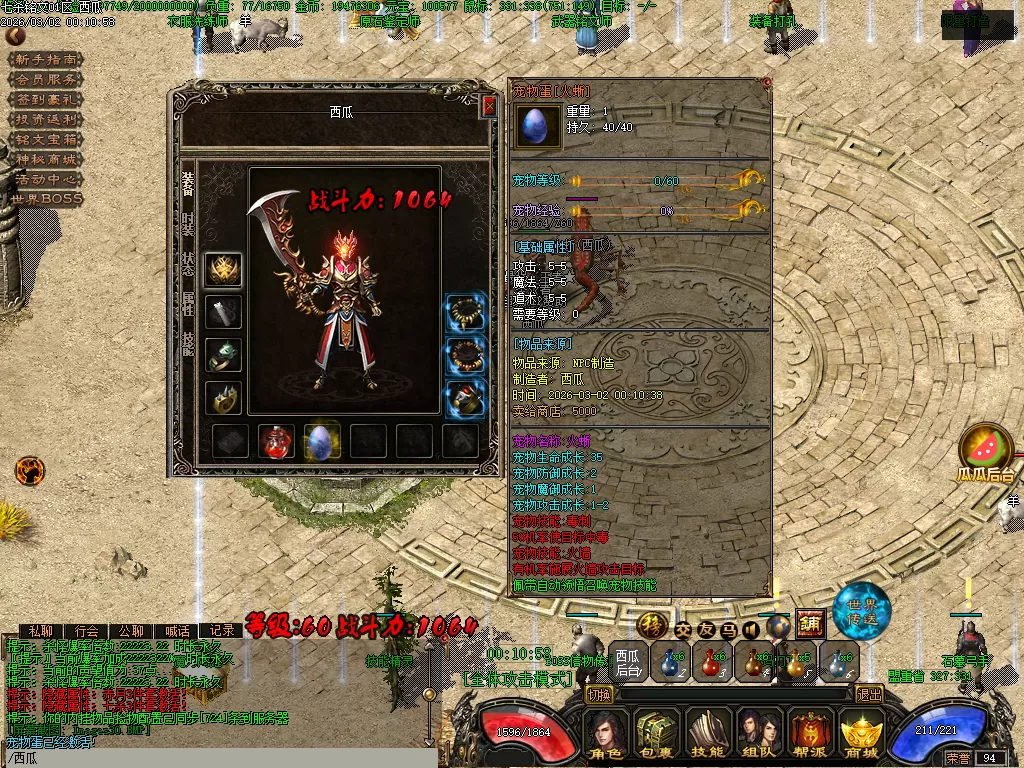Open the 签到豪礼 sign-in rewards
This screenshot has height=768, width=1024.
tap(45, 100)
